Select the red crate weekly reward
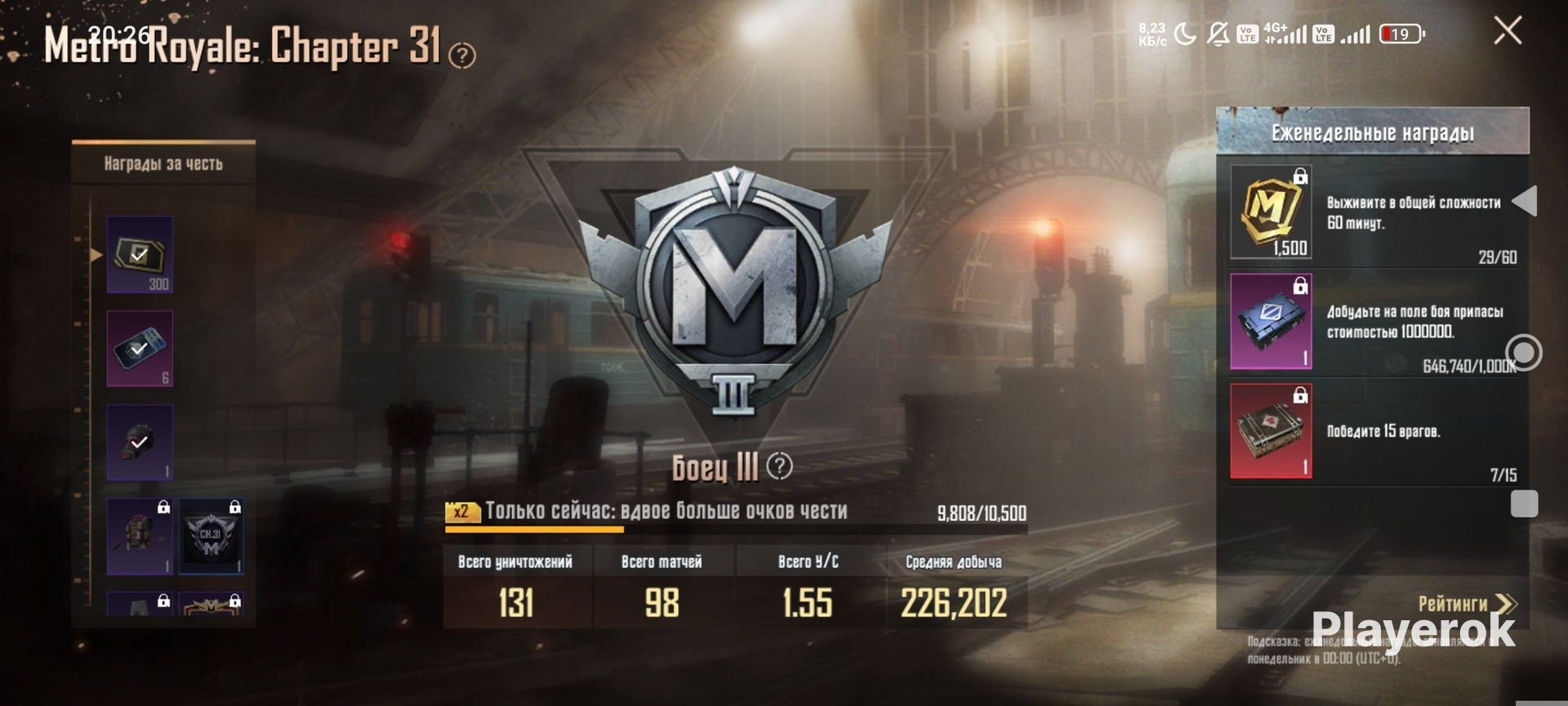 point(1271,431)
